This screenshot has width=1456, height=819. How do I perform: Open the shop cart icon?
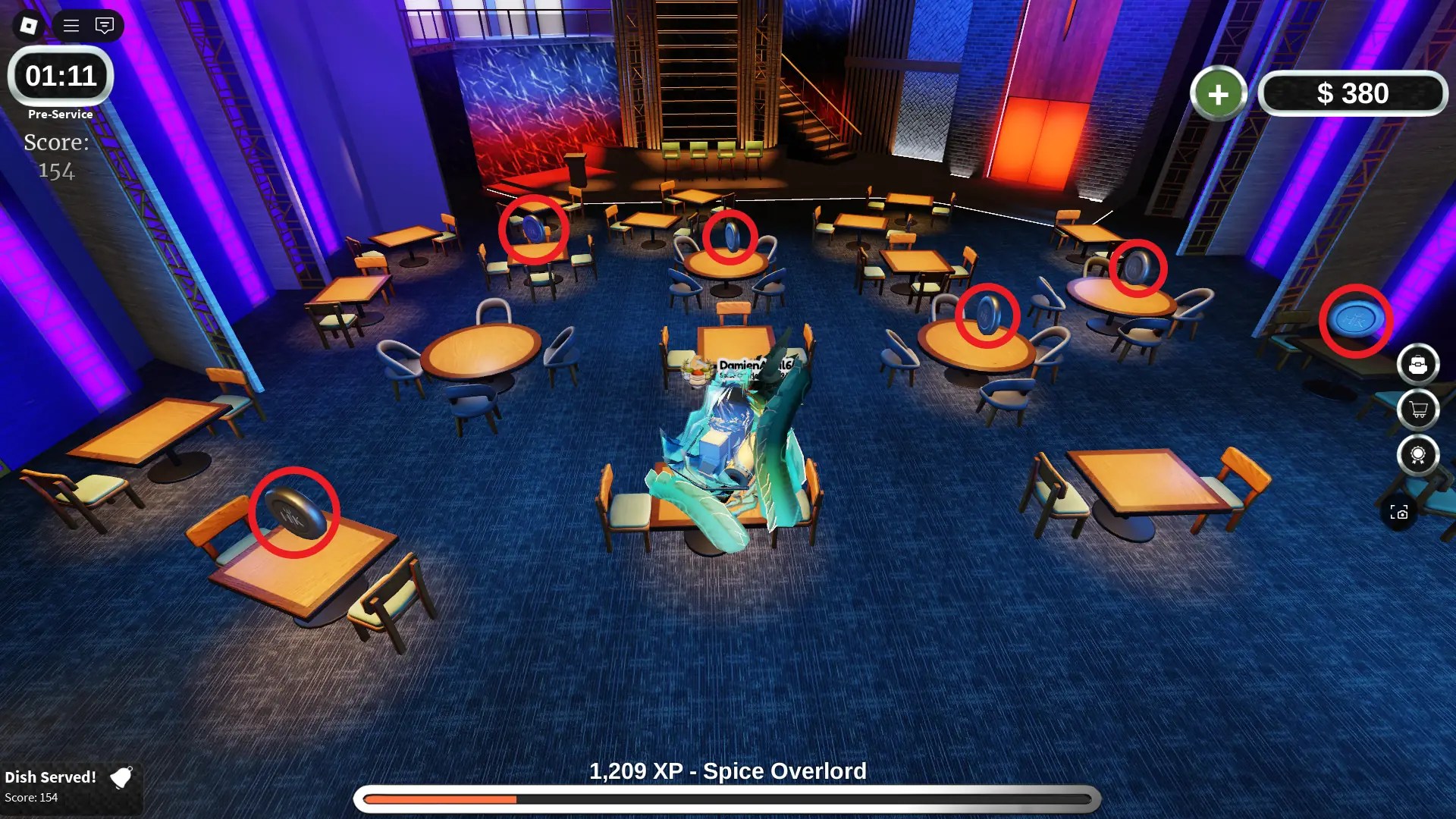pyautogui.click(x=1420, y=410)
